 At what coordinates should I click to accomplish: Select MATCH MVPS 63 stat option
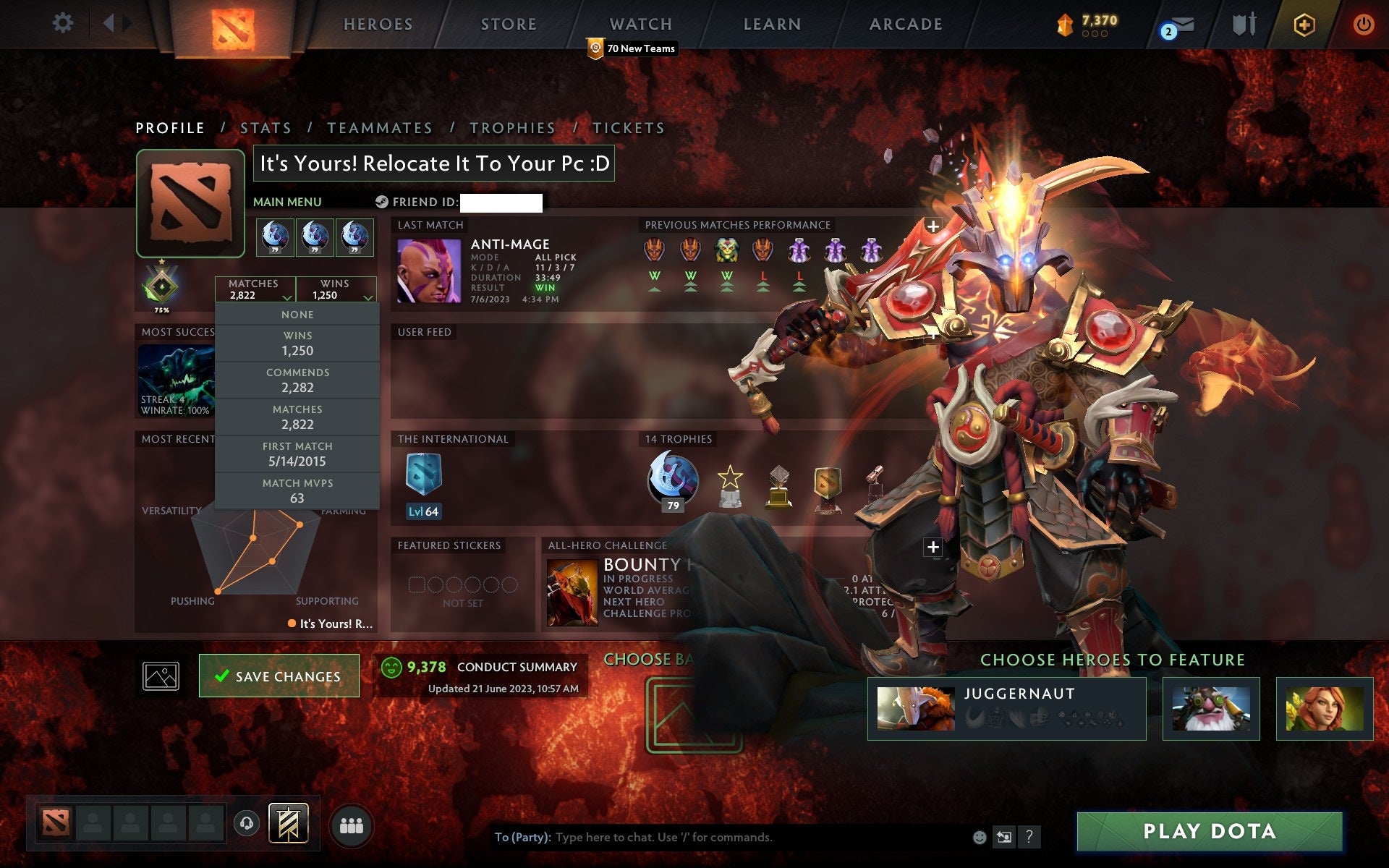(x=297, y=490)
